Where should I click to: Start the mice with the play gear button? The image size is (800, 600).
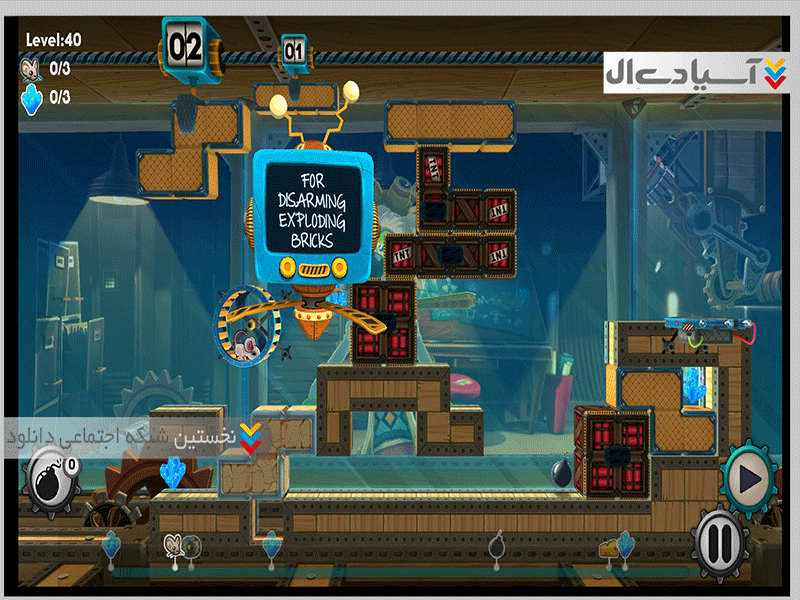[748, 476]
